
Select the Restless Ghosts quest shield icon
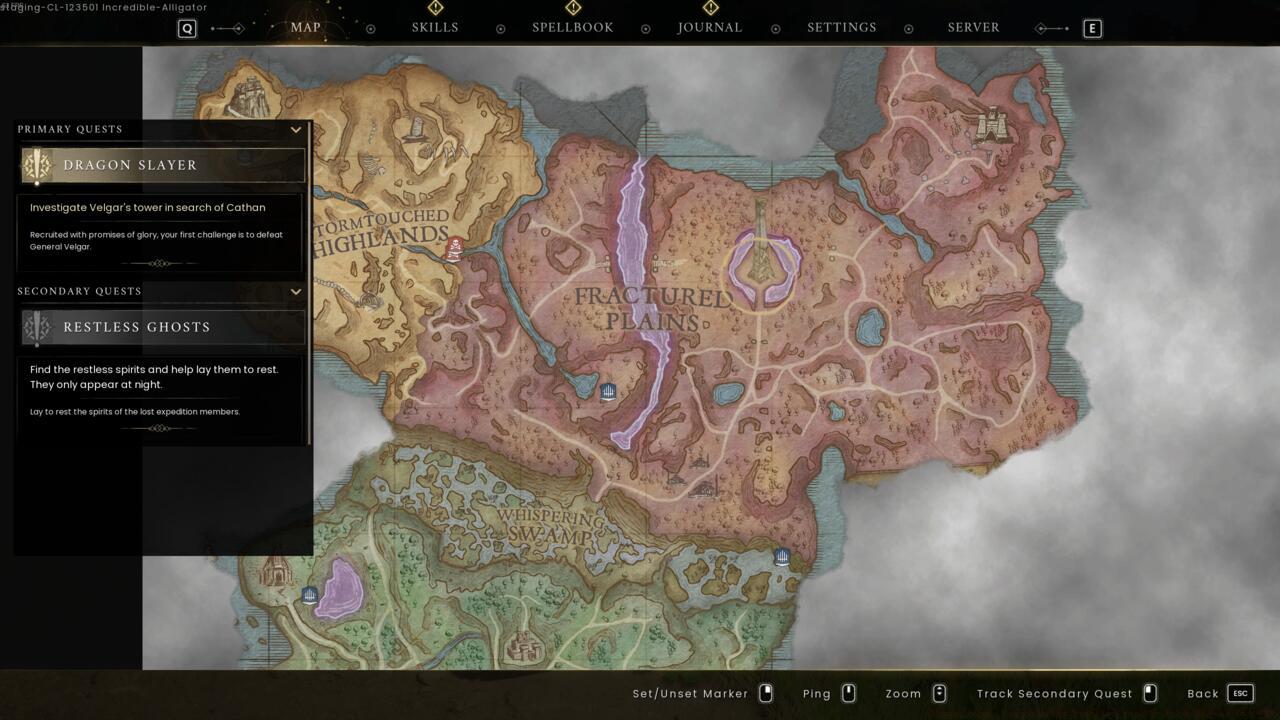(x=37, y=327)
